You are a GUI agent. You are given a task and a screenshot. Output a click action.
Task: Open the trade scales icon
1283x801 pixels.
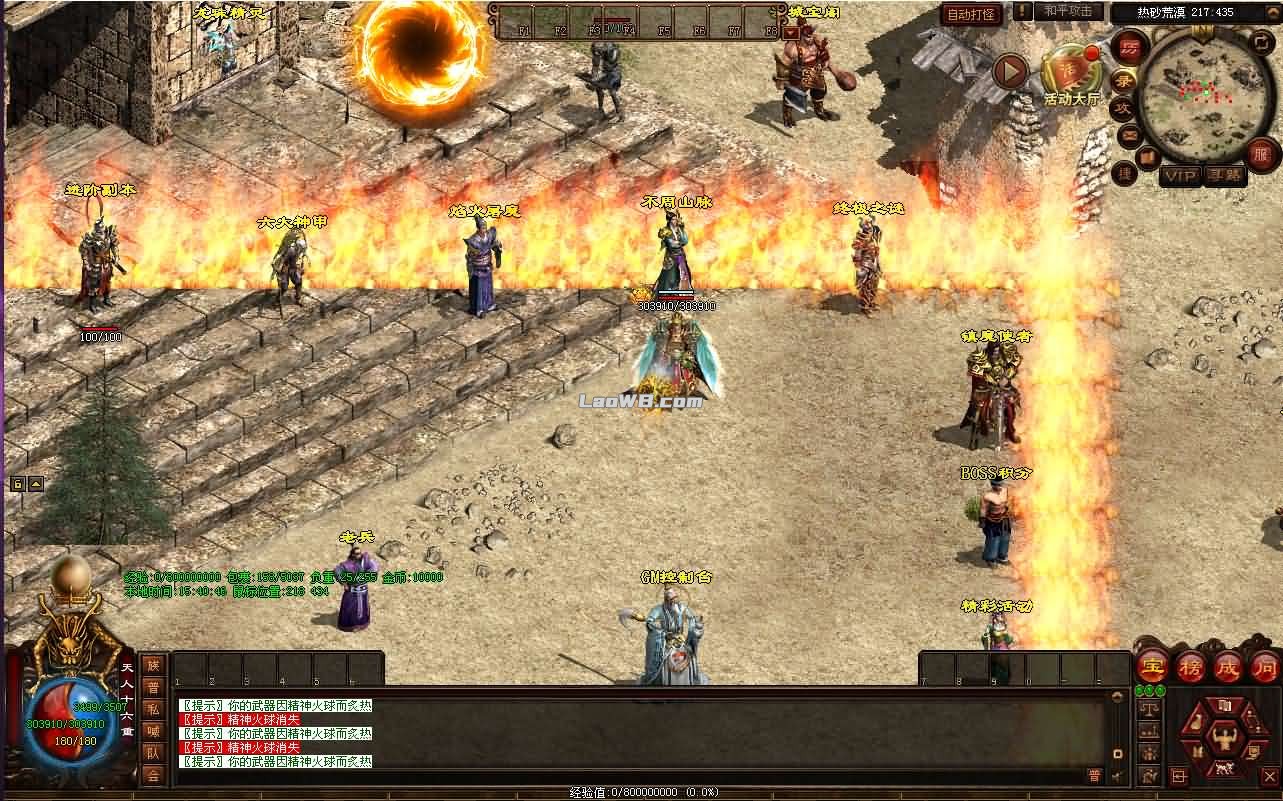coord(1150,710)
